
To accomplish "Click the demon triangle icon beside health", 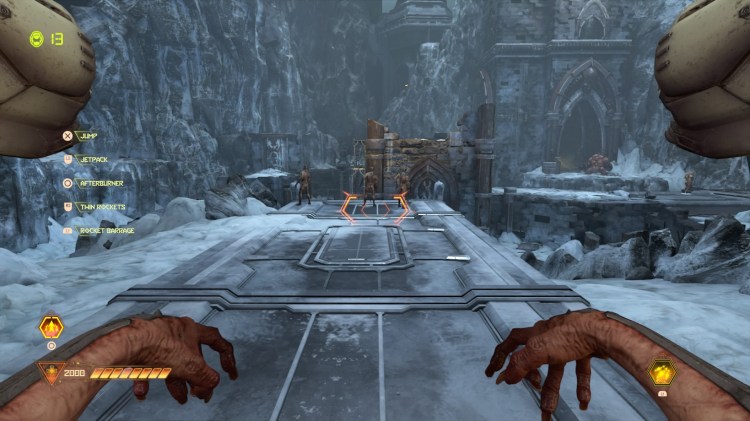I will click(48, 374).
